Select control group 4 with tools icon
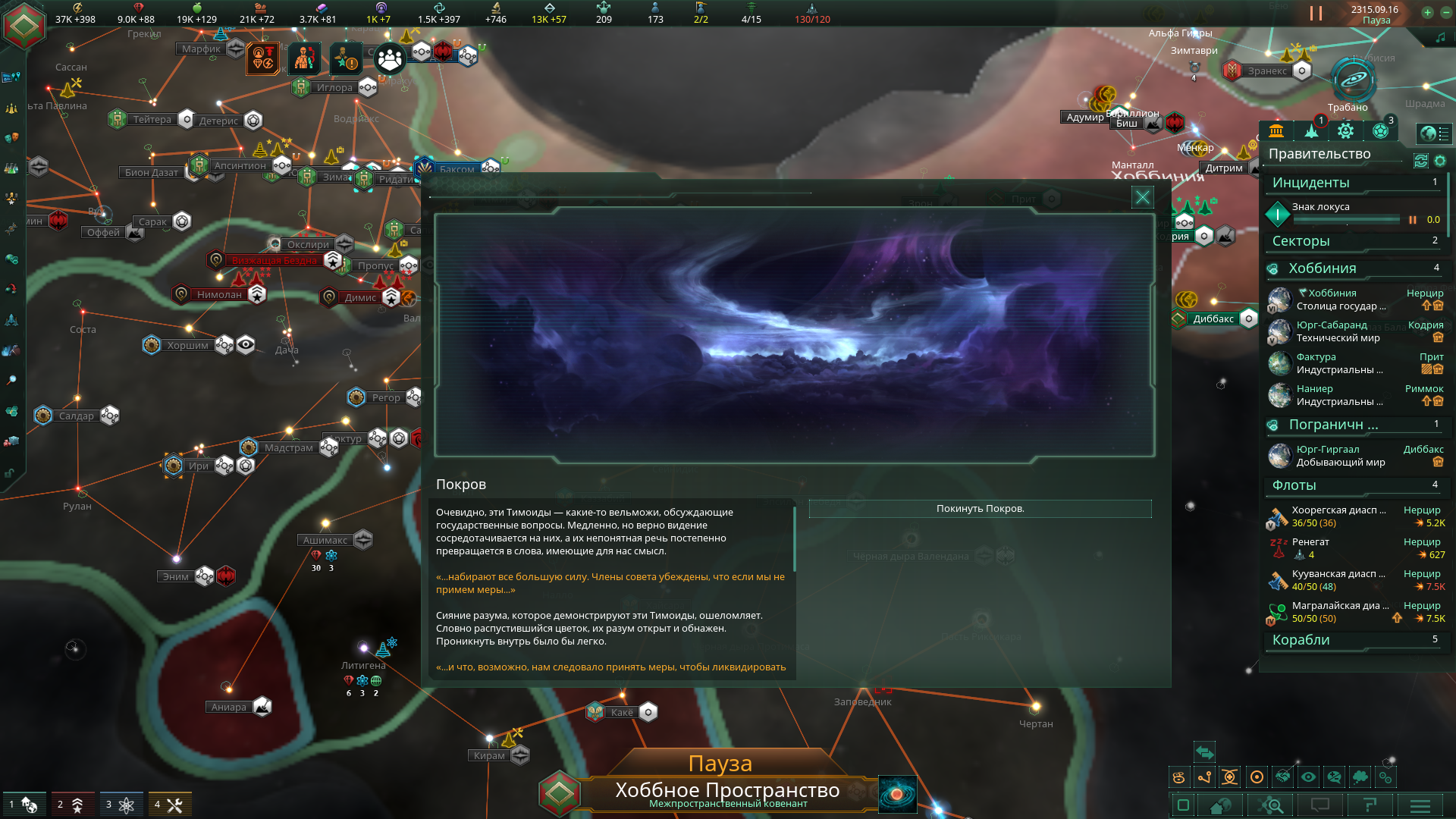Image resolution: width=1456 pixels, height=819 pixels. click(170, 805)
